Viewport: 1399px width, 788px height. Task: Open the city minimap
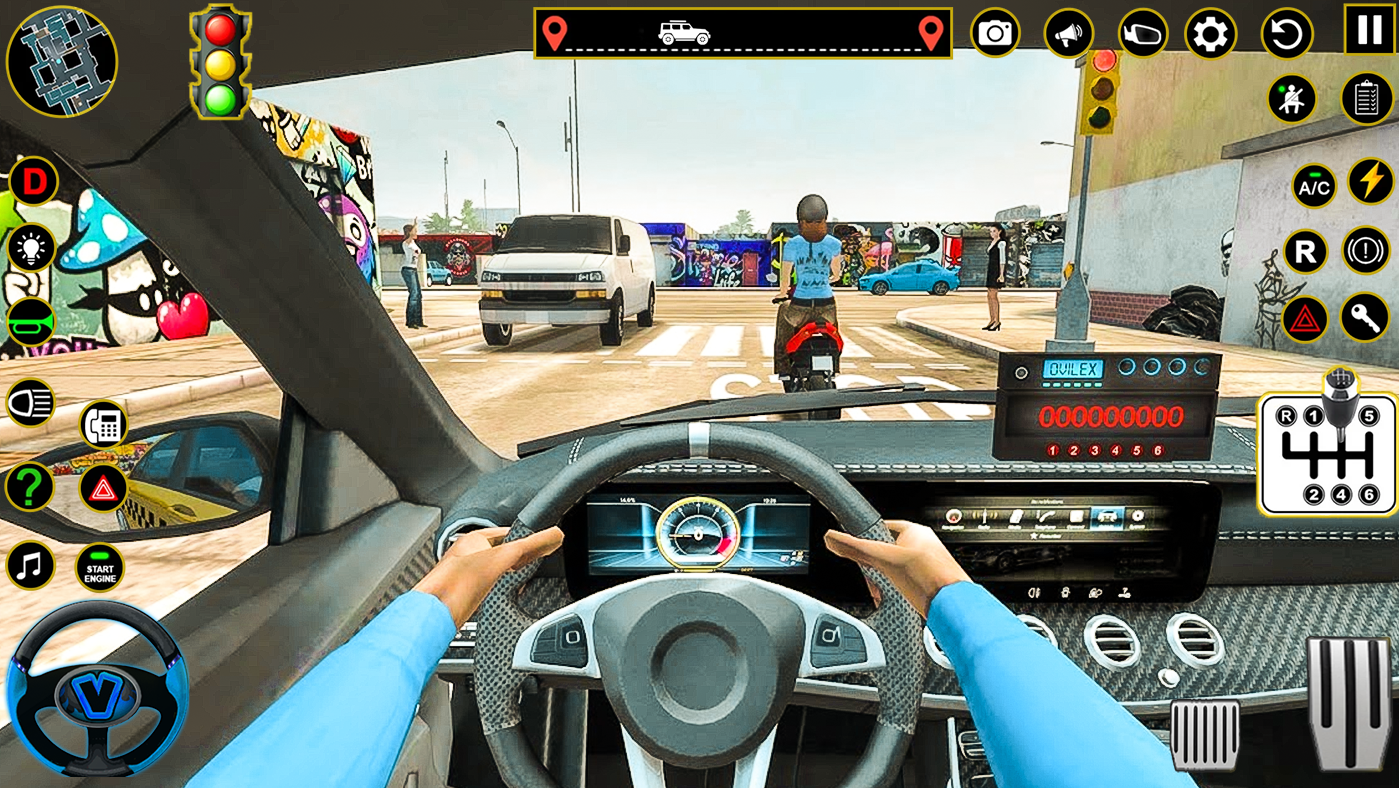(x=62, y=62)
